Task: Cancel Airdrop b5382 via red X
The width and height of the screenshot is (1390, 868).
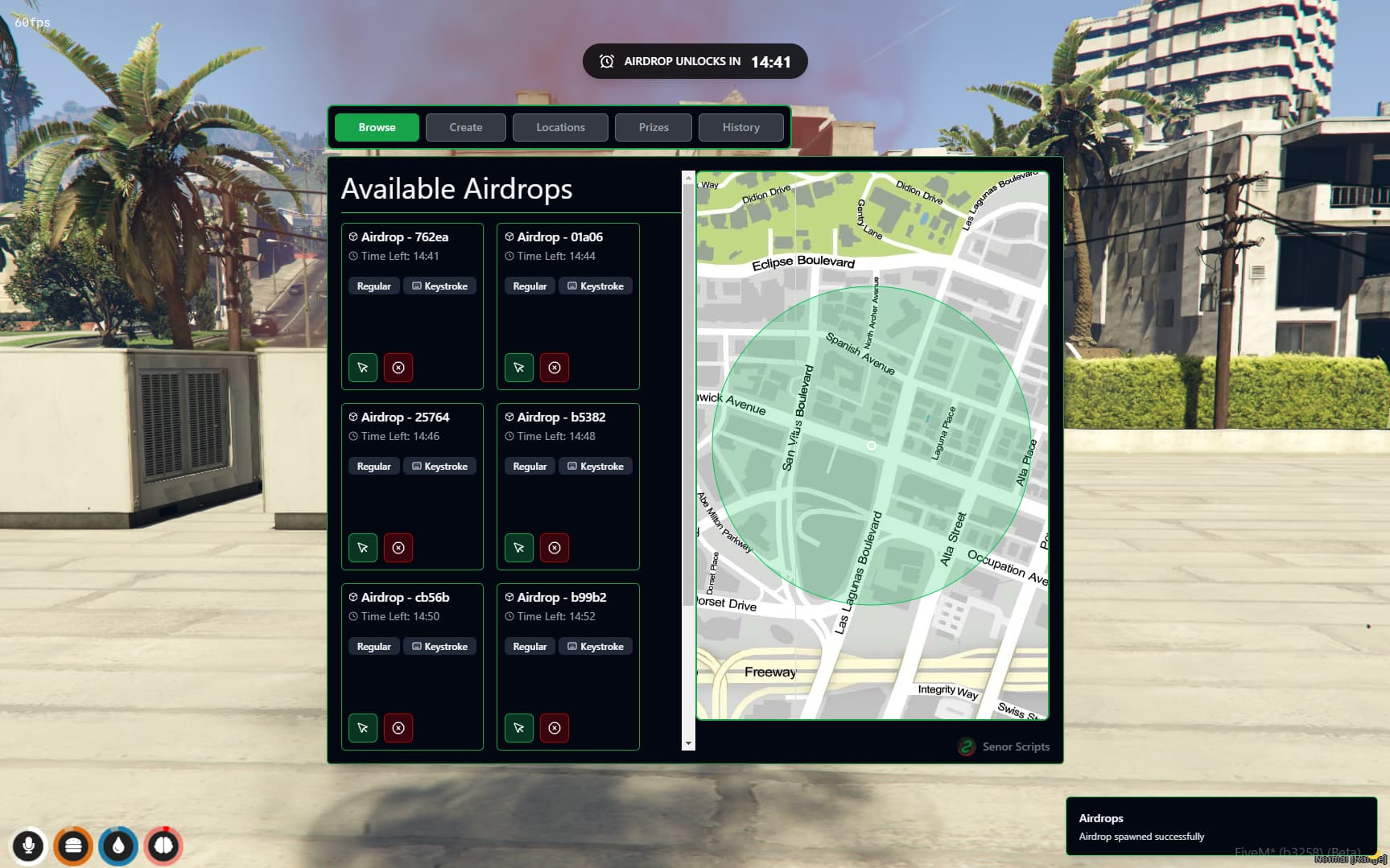Action: click(x=555, y=548)
